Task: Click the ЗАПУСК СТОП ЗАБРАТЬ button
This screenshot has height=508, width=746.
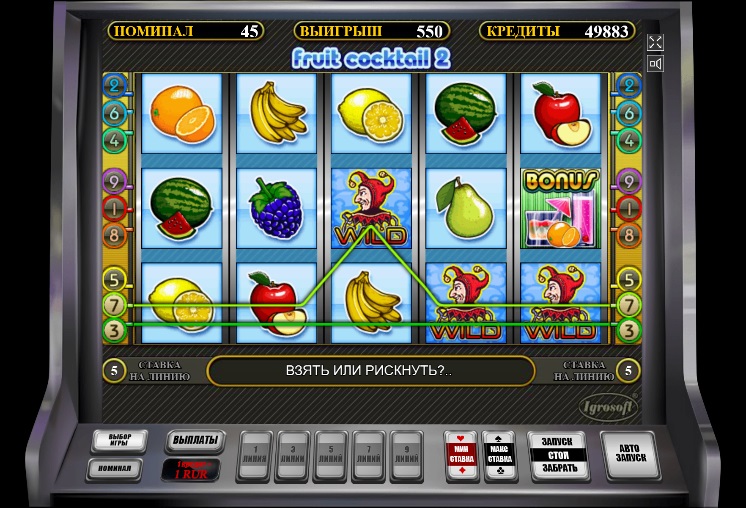Action: [556, 457]
